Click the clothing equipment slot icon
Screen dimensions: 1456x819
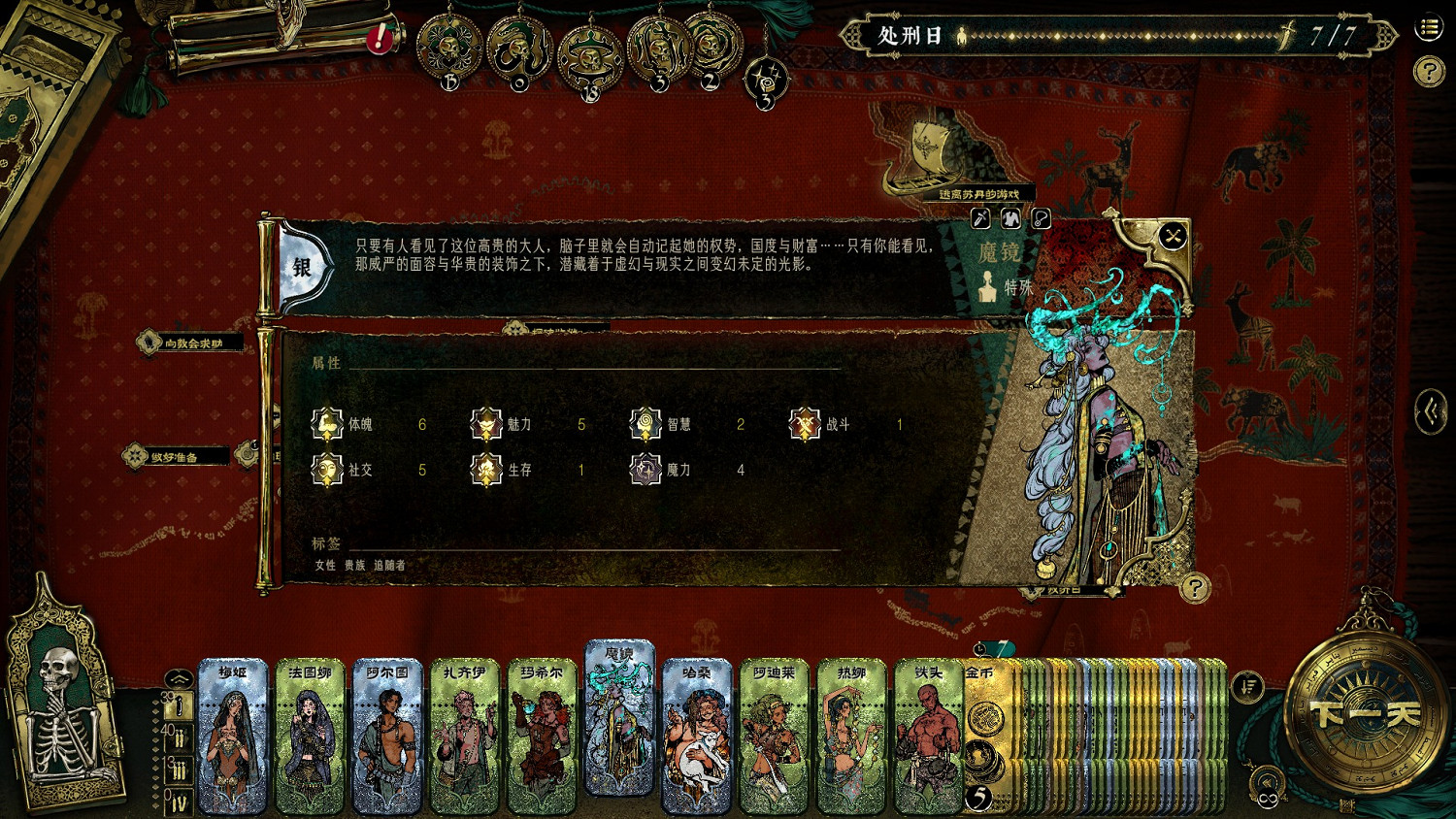coord(1009,218)
